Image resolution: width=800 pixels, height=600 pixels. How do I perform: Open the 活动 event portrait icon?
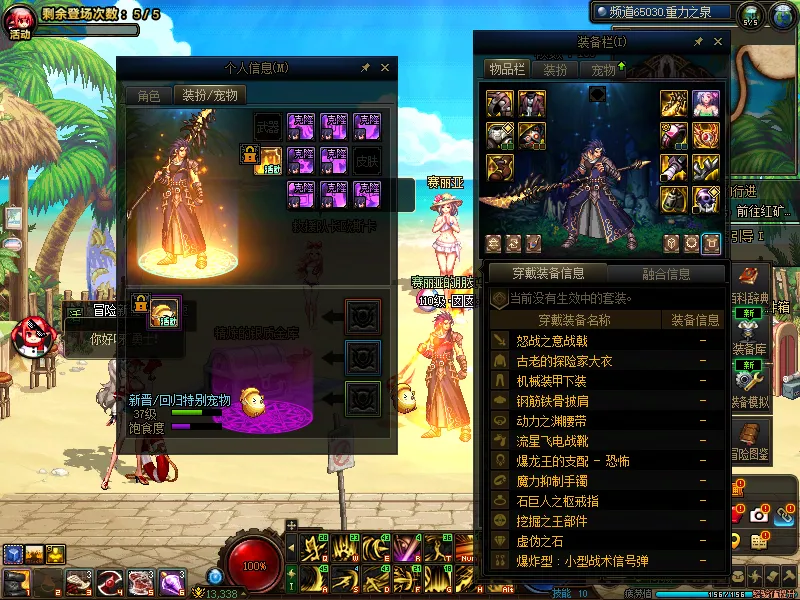click(x=20, y=22)
